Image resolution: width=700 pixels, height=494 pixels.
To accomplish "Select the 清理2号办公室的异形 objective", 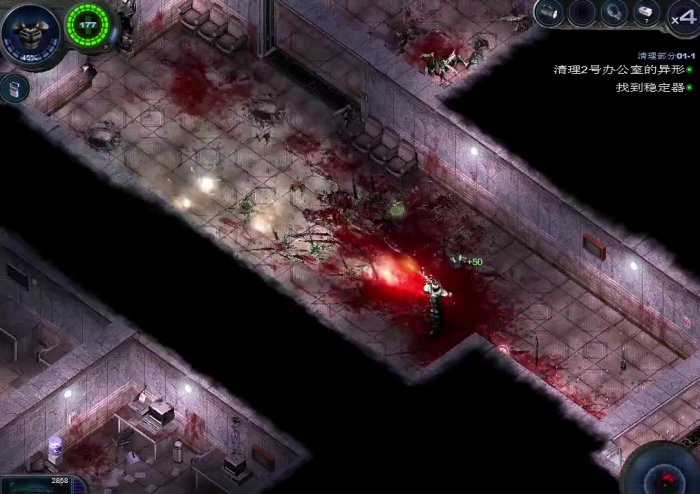I will 619,70.
